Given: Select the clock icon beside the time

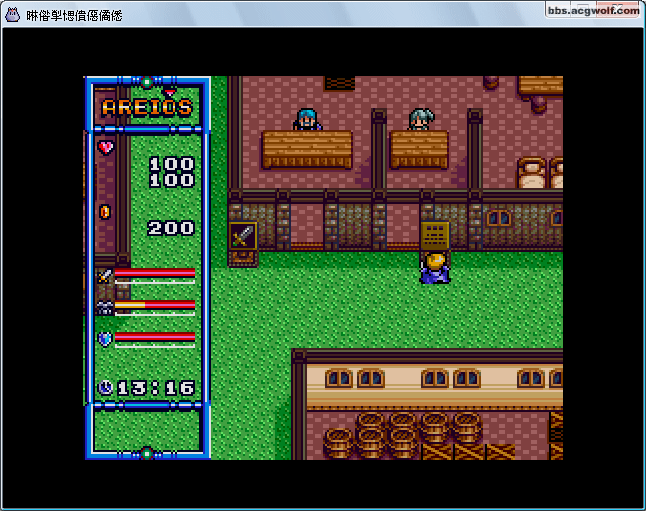Looking at the screenshot, I should tap(106, 387).
